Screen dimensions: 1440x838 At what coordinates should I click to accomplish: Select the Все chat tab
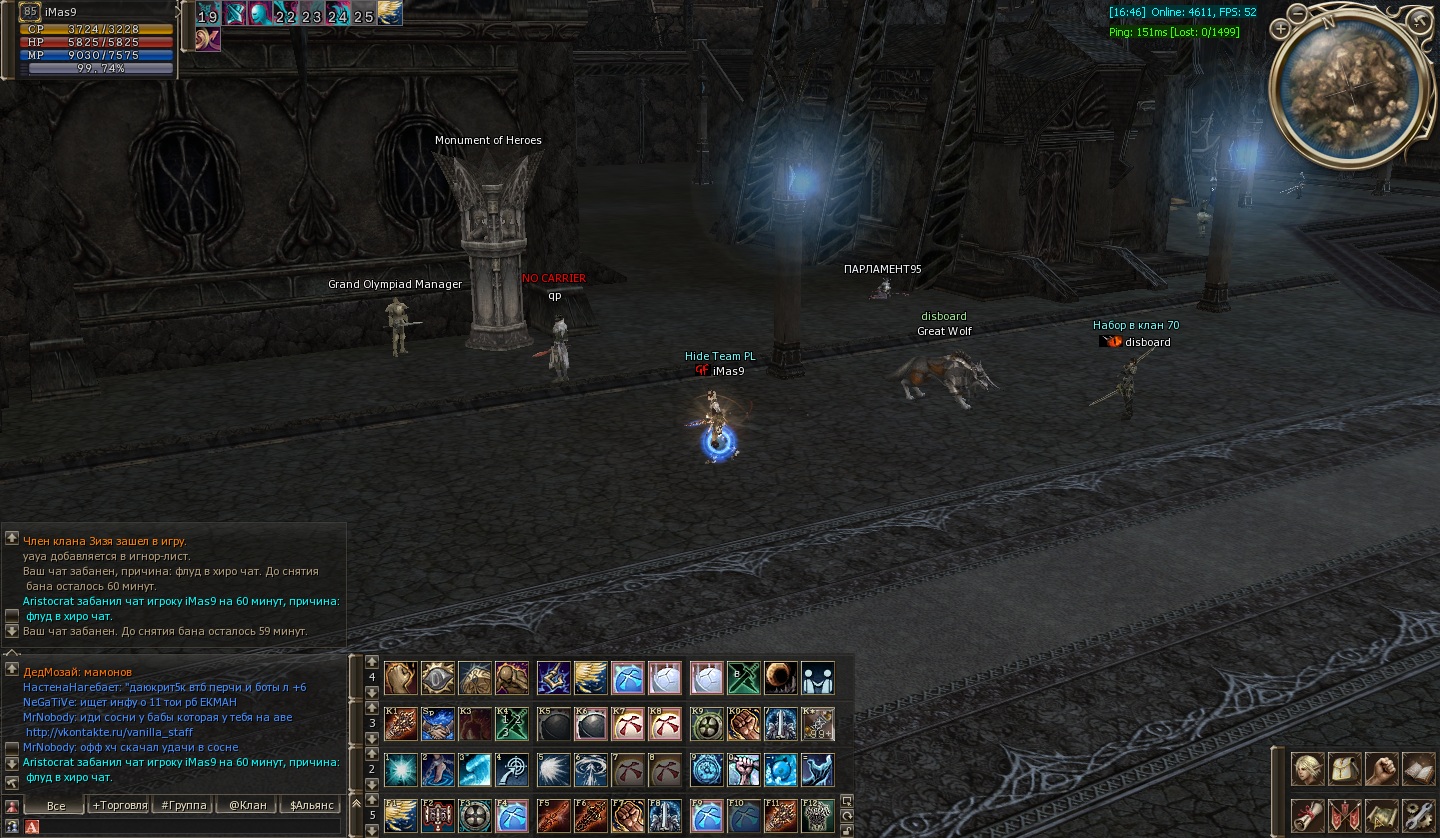(x=56, y=805)
